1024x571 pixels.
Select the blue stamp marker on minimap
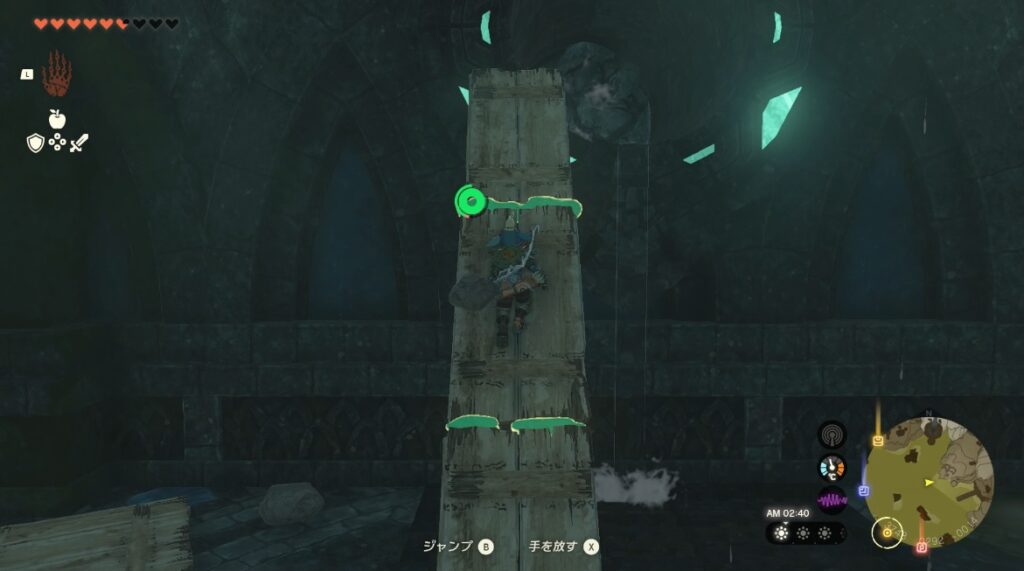click(x=864, y=491)
